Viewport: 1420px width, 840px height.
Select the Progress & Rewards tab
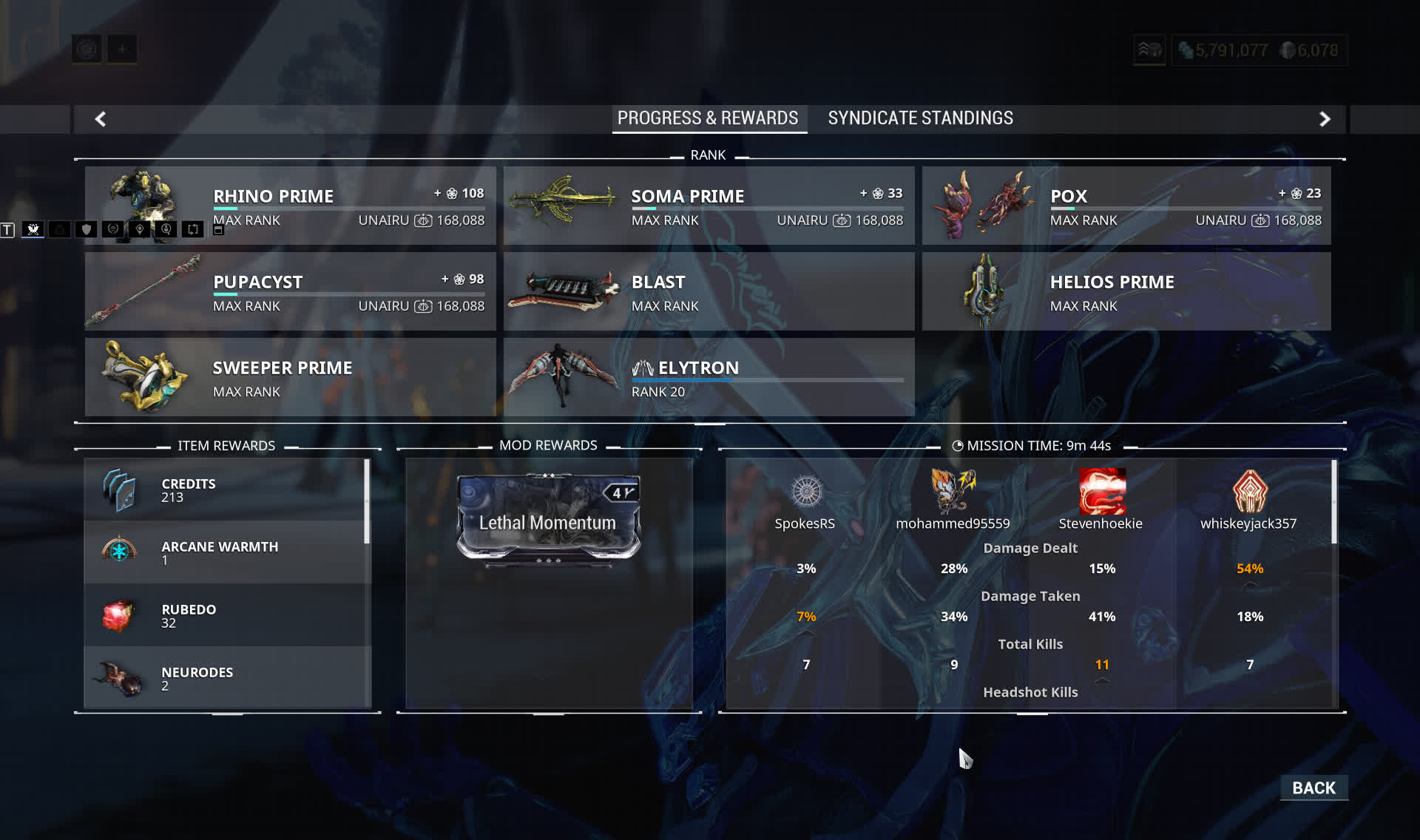(x=708, y=118)
